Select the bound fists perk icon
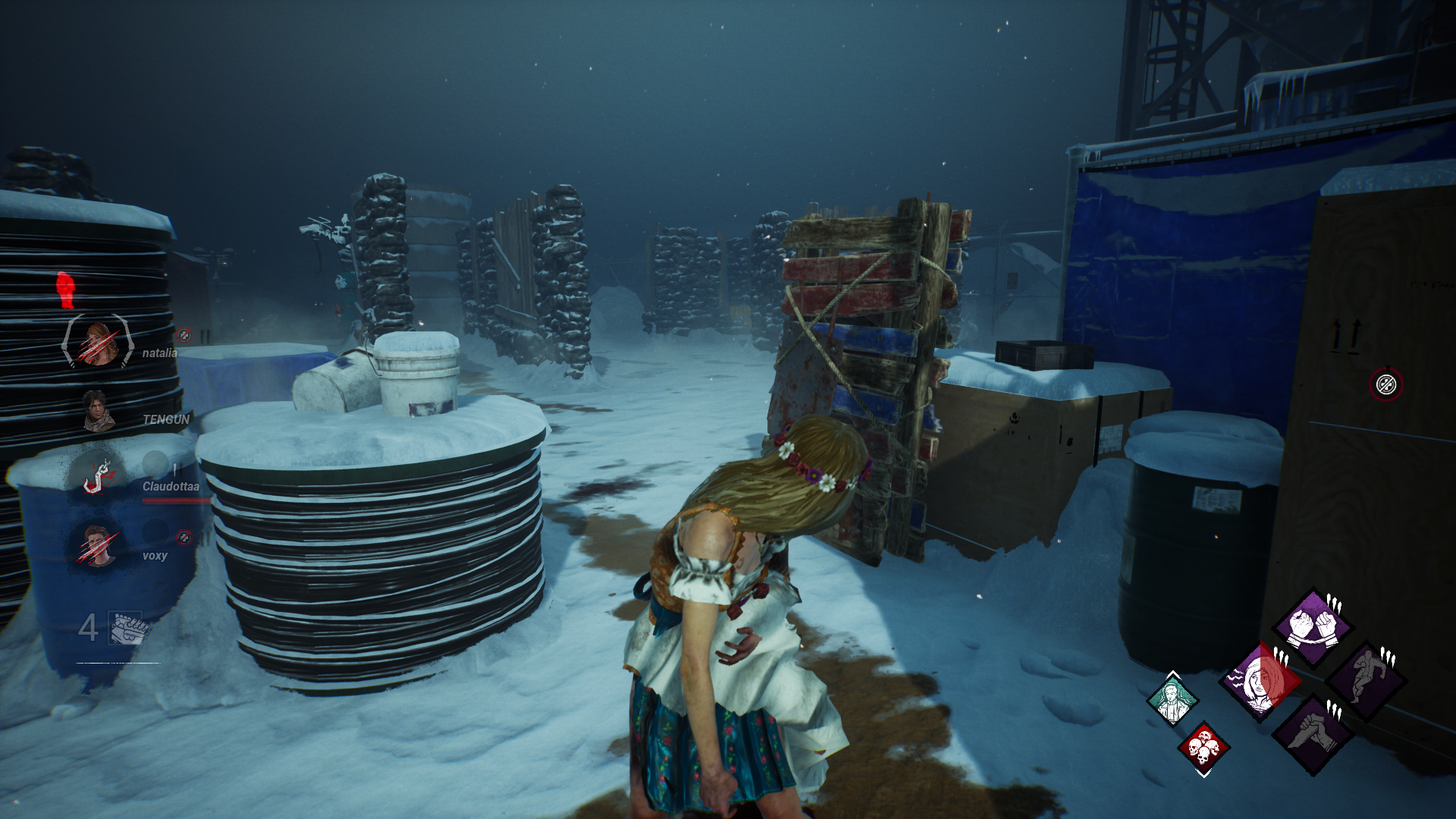Image resolution: width=1456 pixels, height=819 pixels. click(x=1312, y=627)
